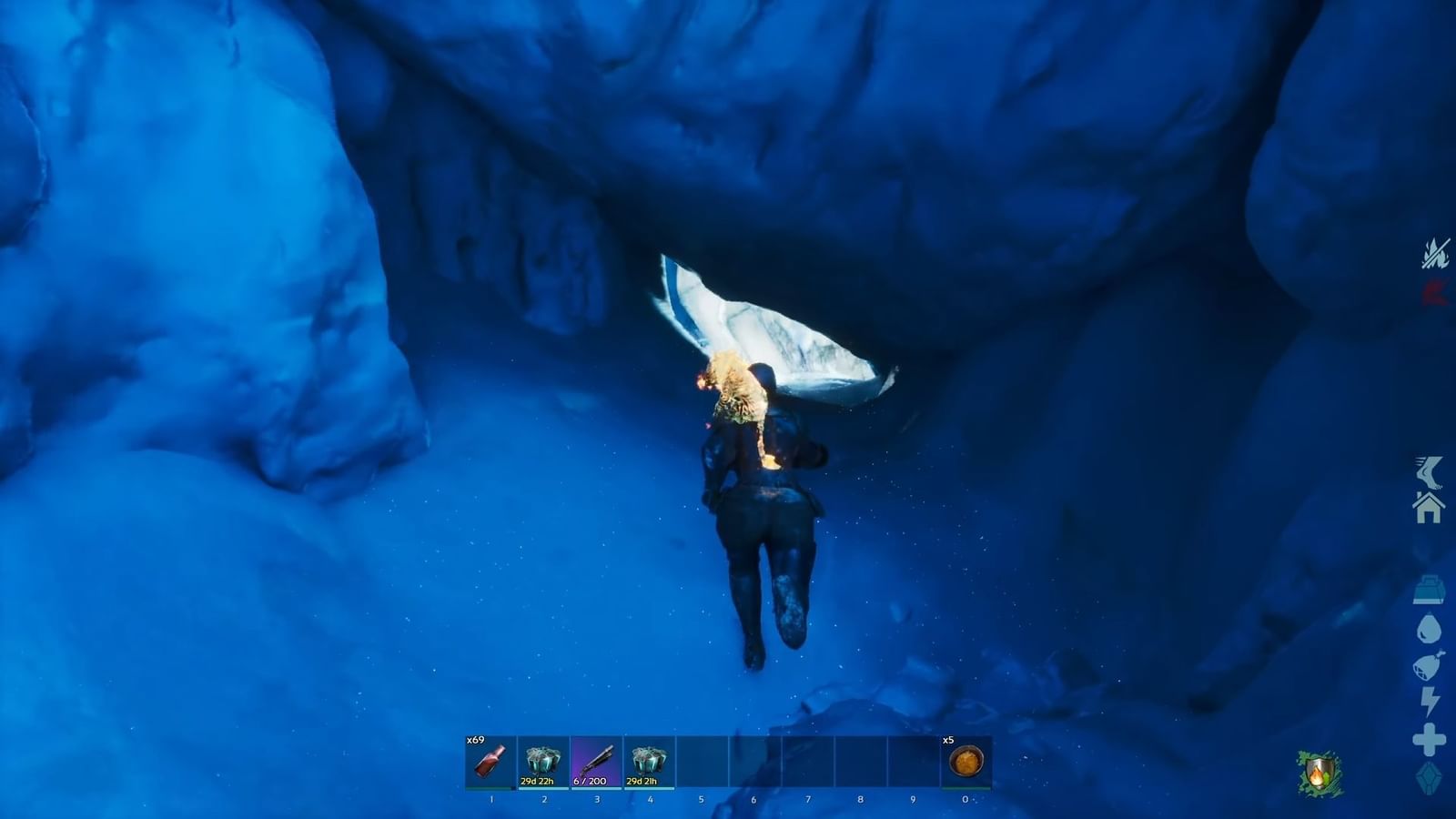
Task: Select the trap with 29d 22h timer in slot 2
Action: click(x=541, y=763)
